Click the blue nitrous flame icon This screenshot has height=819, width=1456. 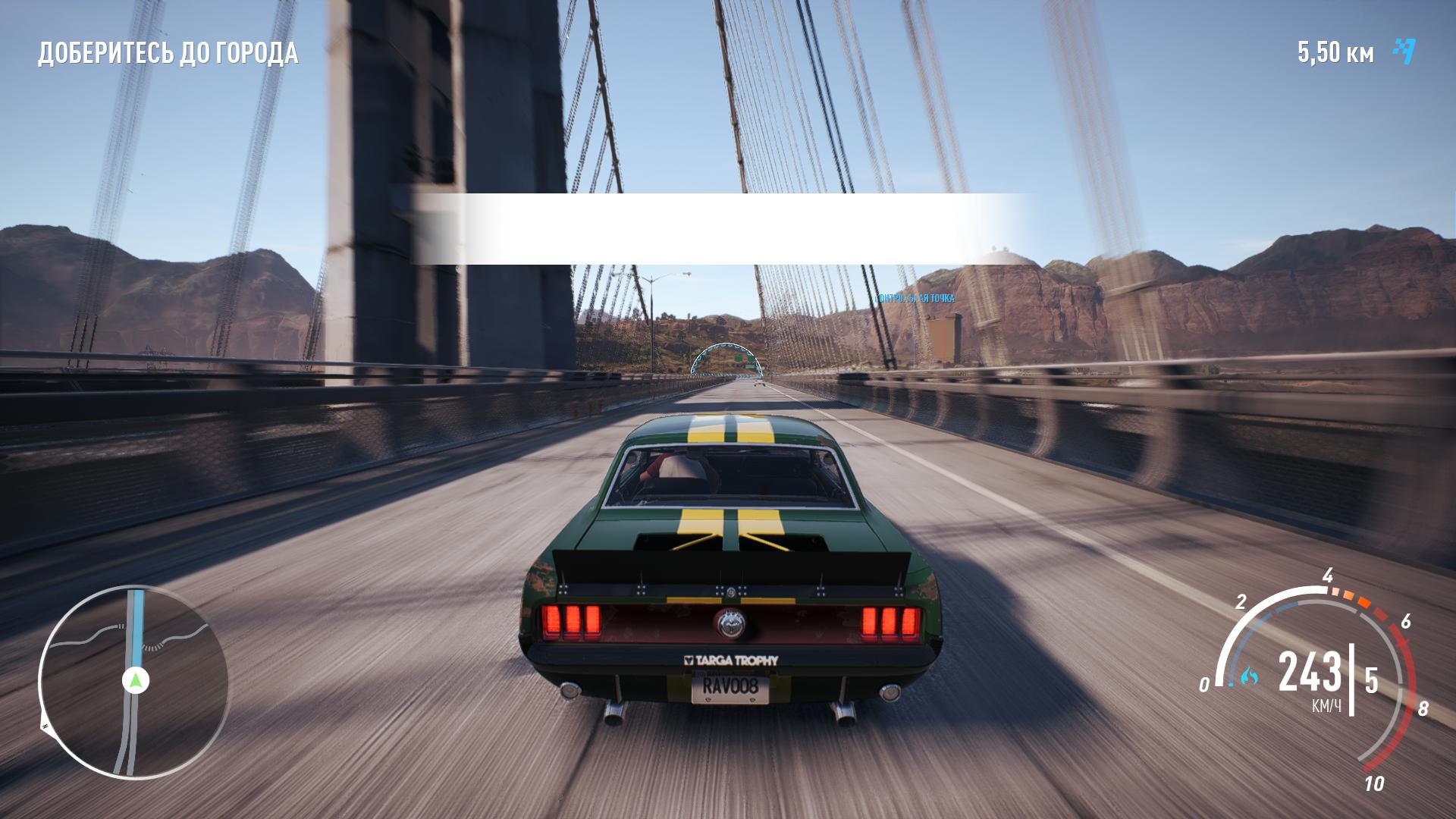coord(1249,675)
